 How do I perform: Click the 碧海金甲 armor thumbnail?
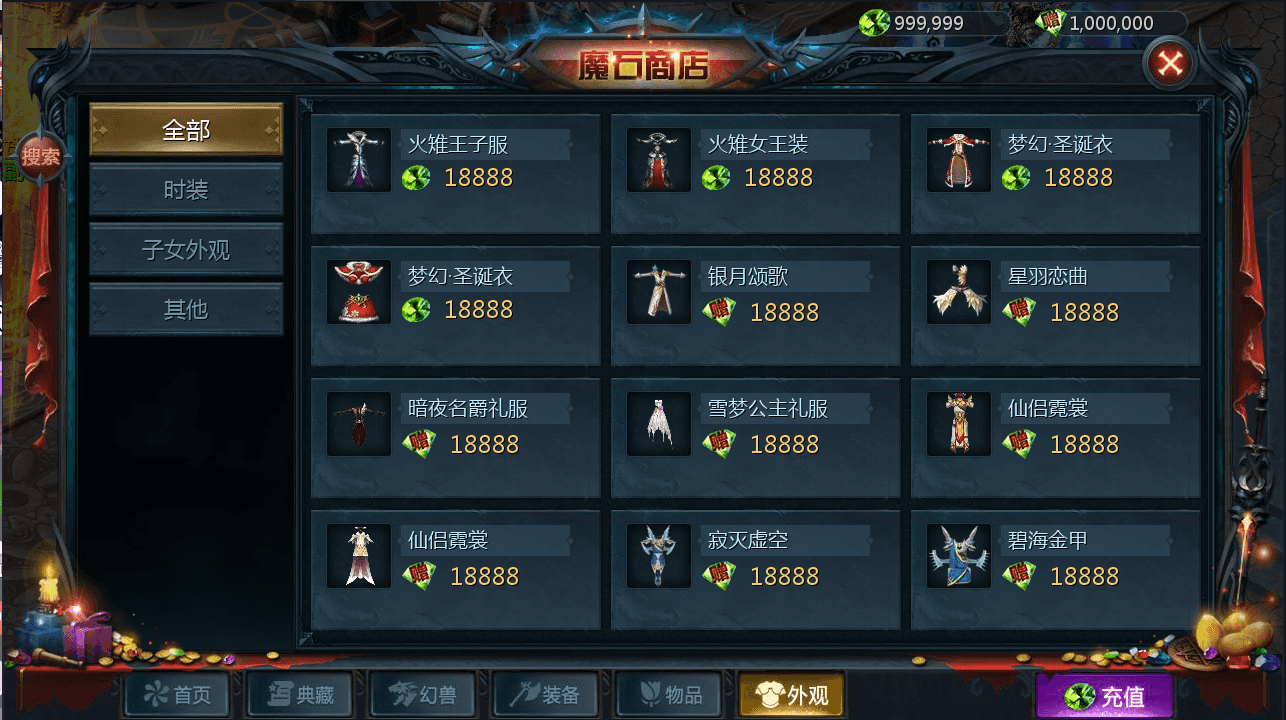958,555
